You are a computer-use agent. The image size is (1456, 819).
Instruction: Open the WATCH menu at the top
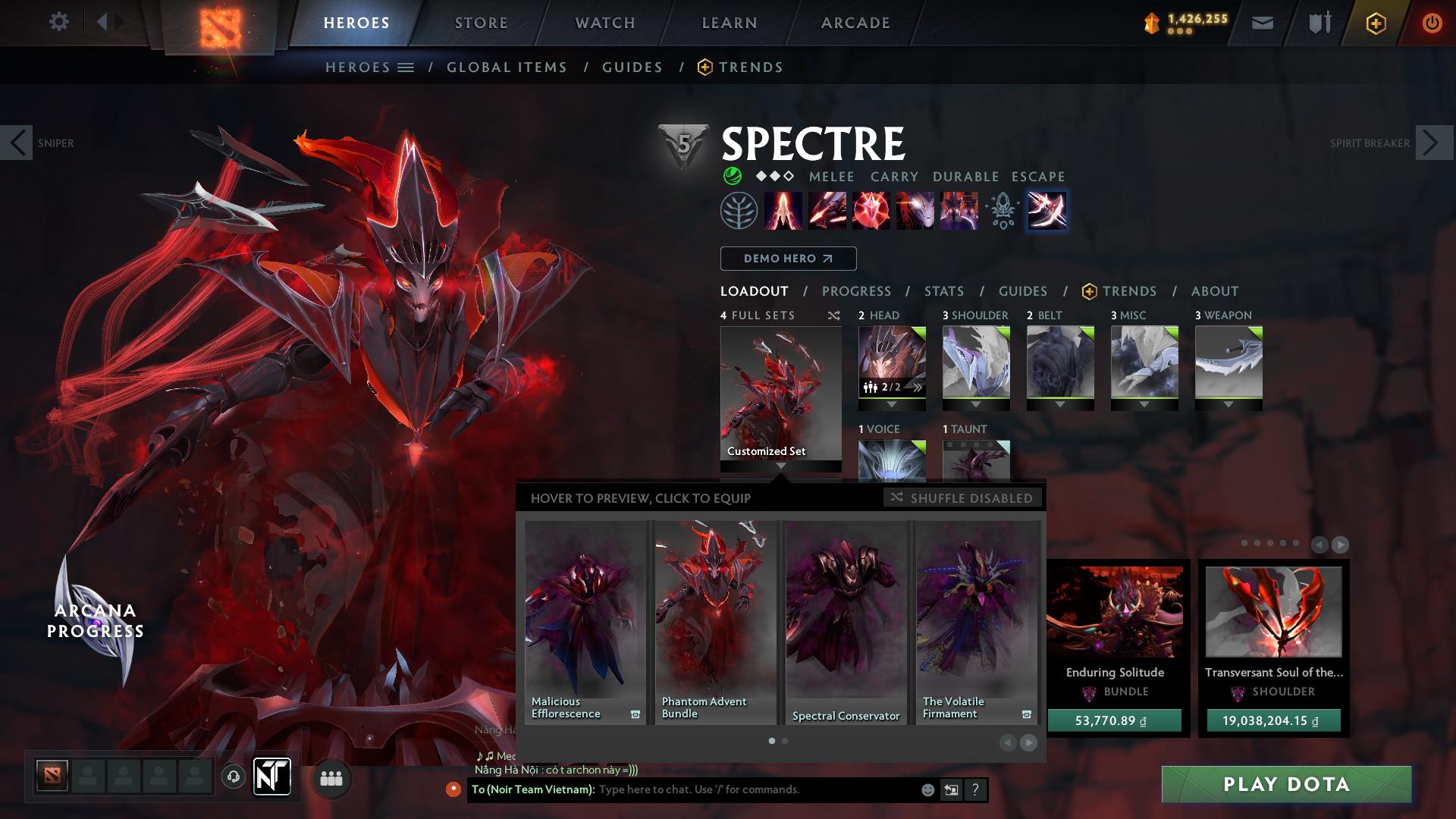[x=604, y=22]
